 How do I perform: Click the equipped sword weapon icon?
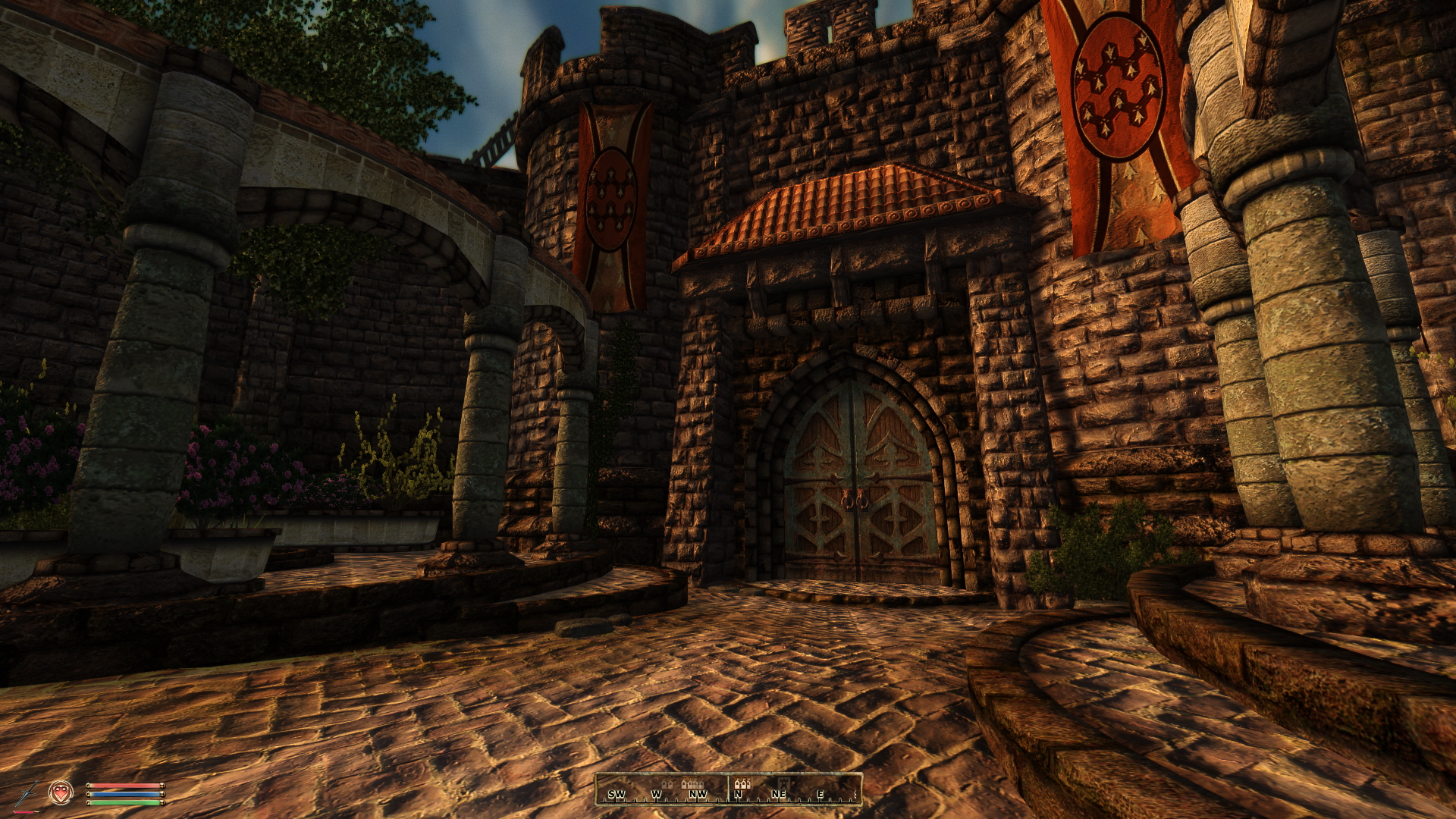click(27, 793)
